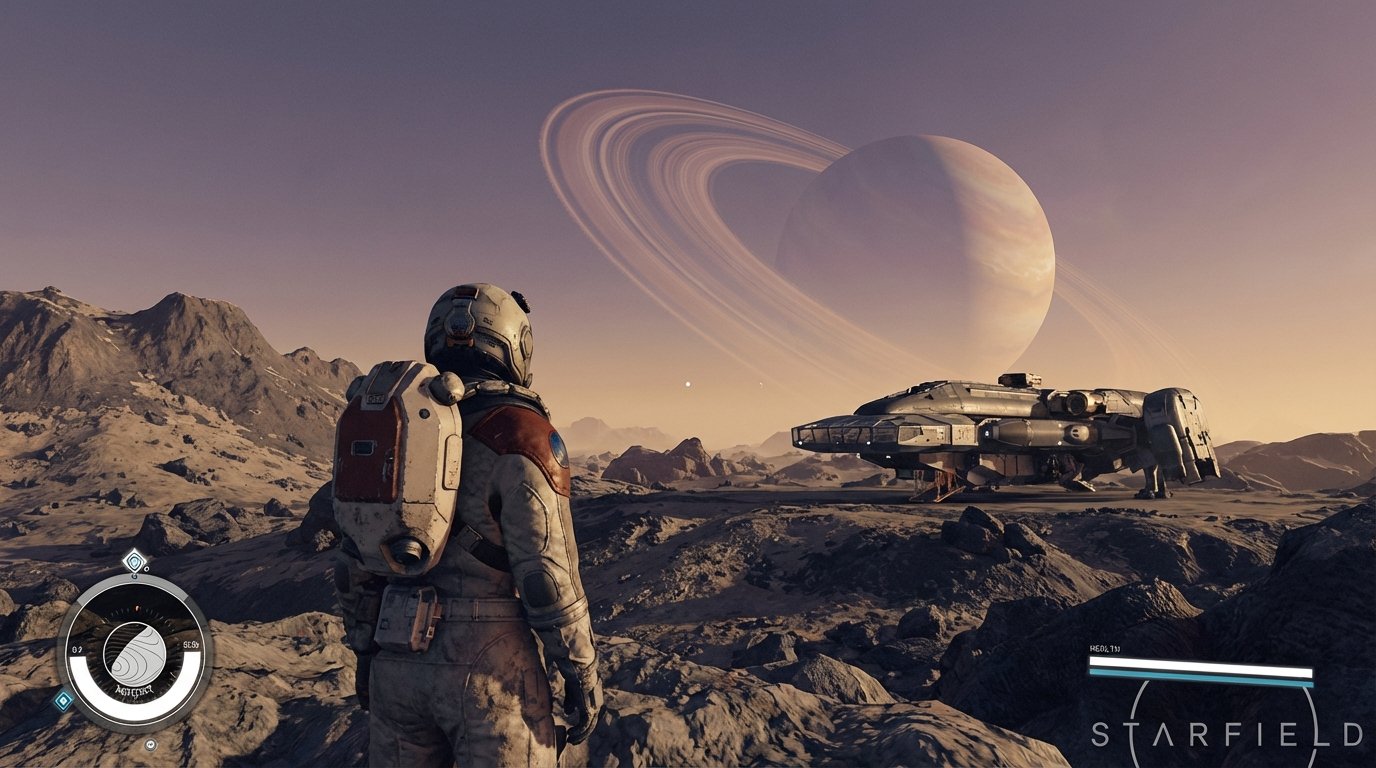
Task: Click the blue stamina strip under the health bar
Action: tap(1201, 678)
